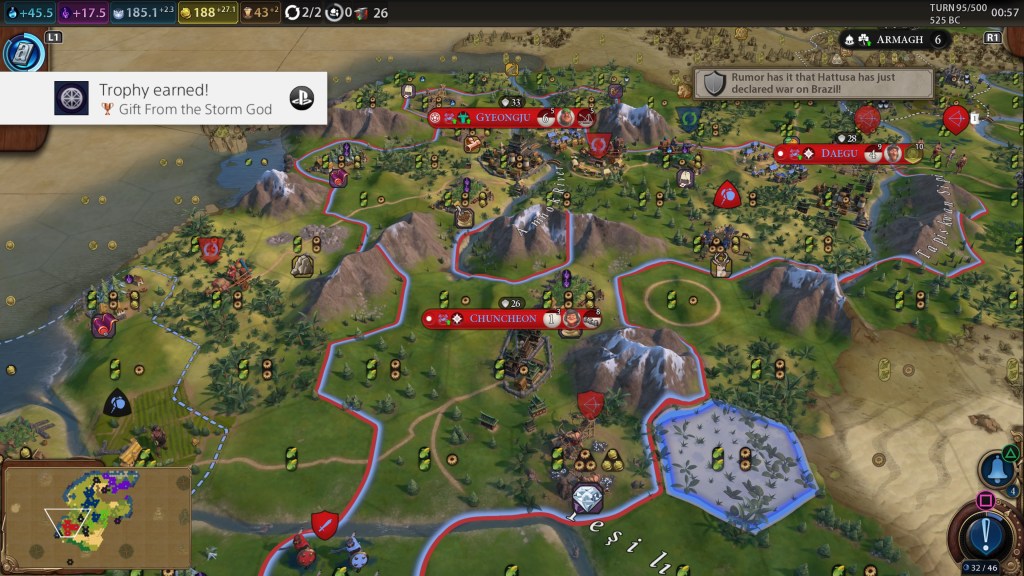Image resolution: width=1024 pixels, height=576 pixels.
Task: Open the Armagh city-state tracker
Action: tap(895, 40)
